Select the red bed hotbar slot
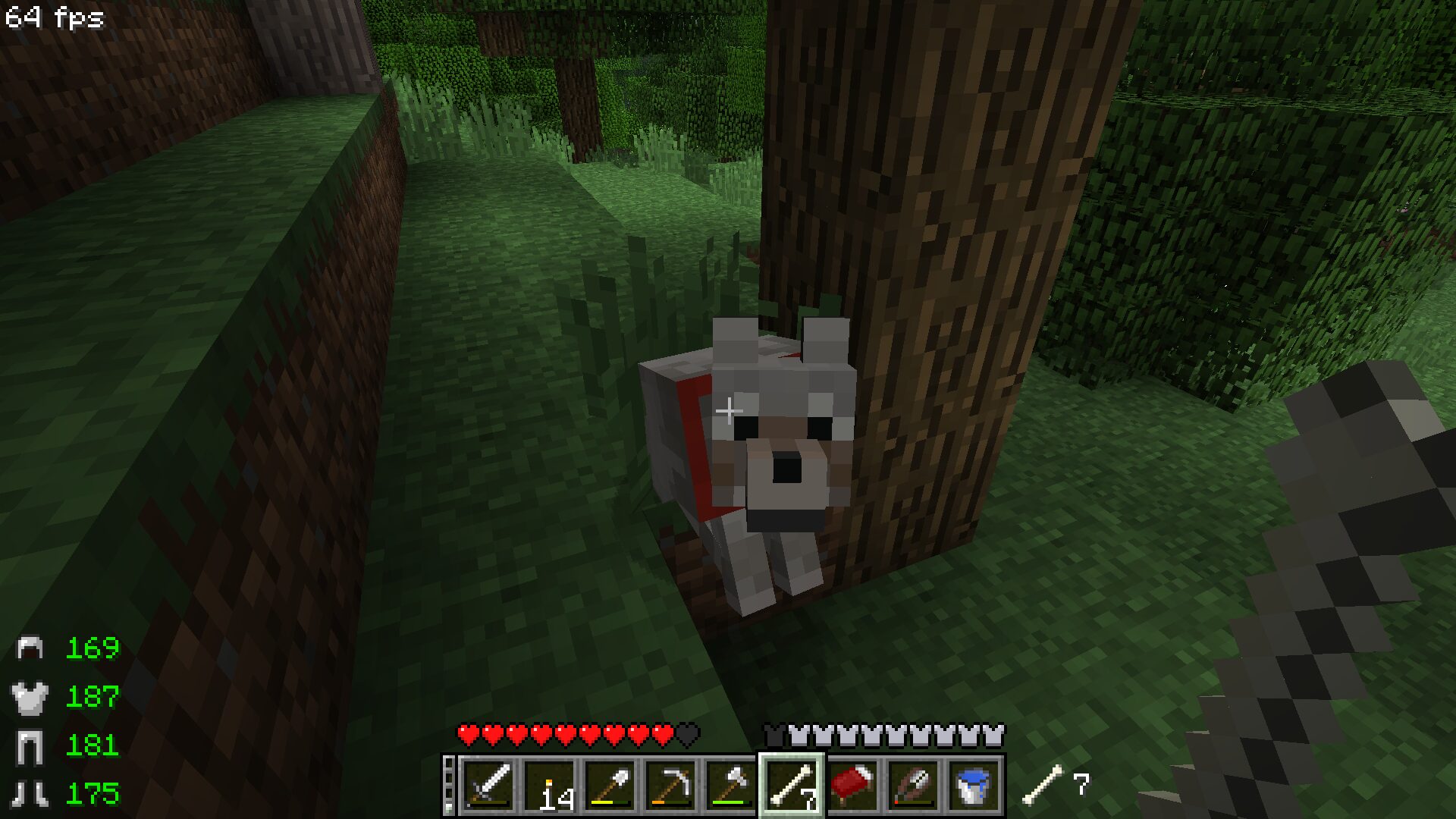 (x=852, y=786)
